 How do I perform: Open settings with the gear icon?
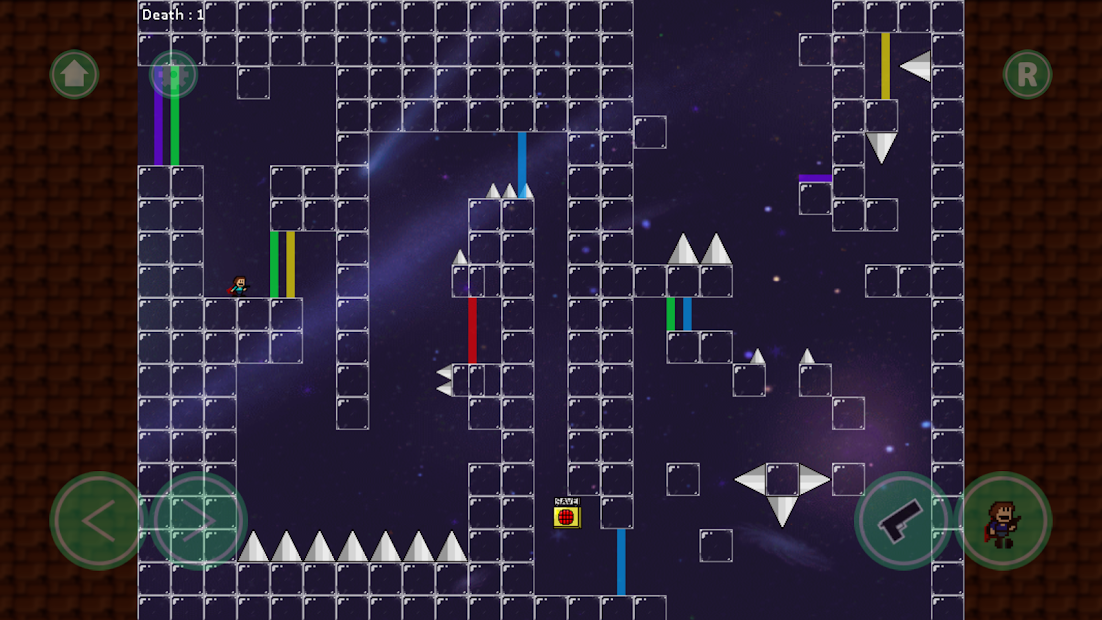173,74
